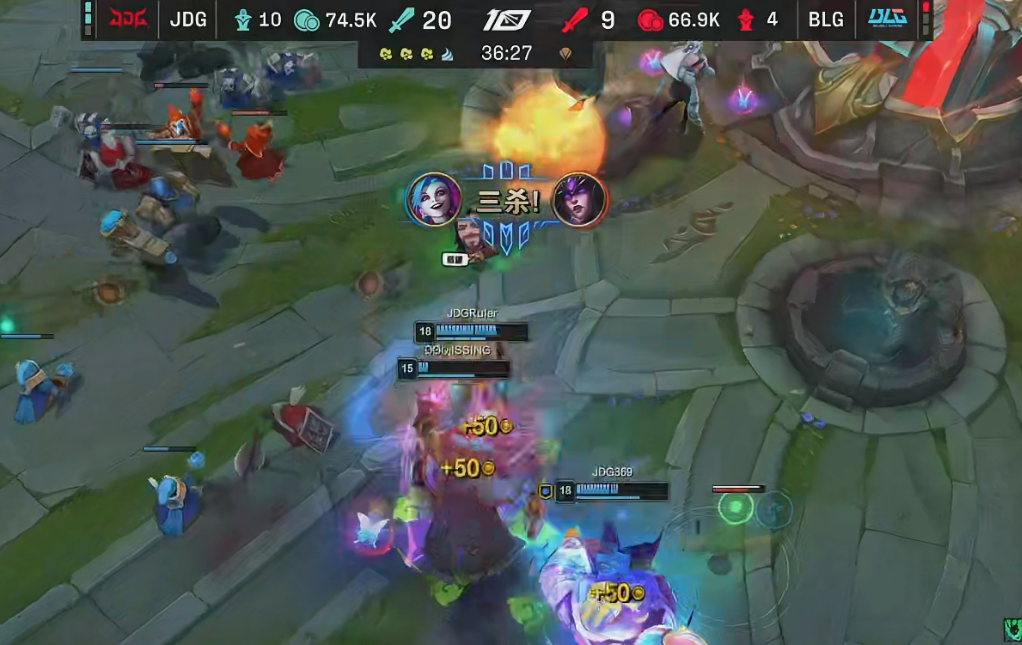The height and width of the screenshot is (645, 1022).
Task: Select the BLG team logo in scoreboard
Action: tap(888, 20)
